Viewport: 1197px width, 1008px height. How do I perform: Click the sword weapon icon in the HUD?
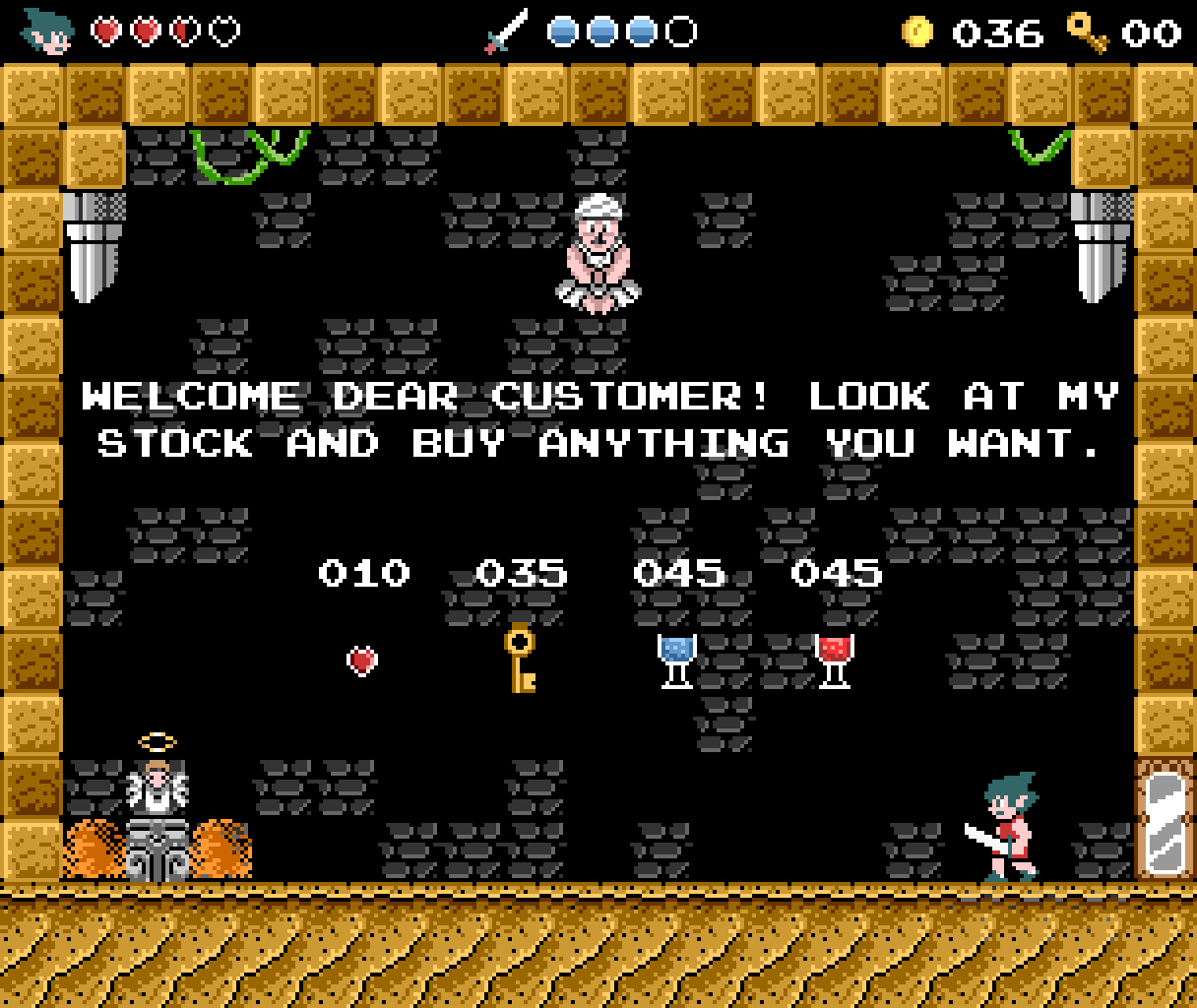tap(507, 31)
